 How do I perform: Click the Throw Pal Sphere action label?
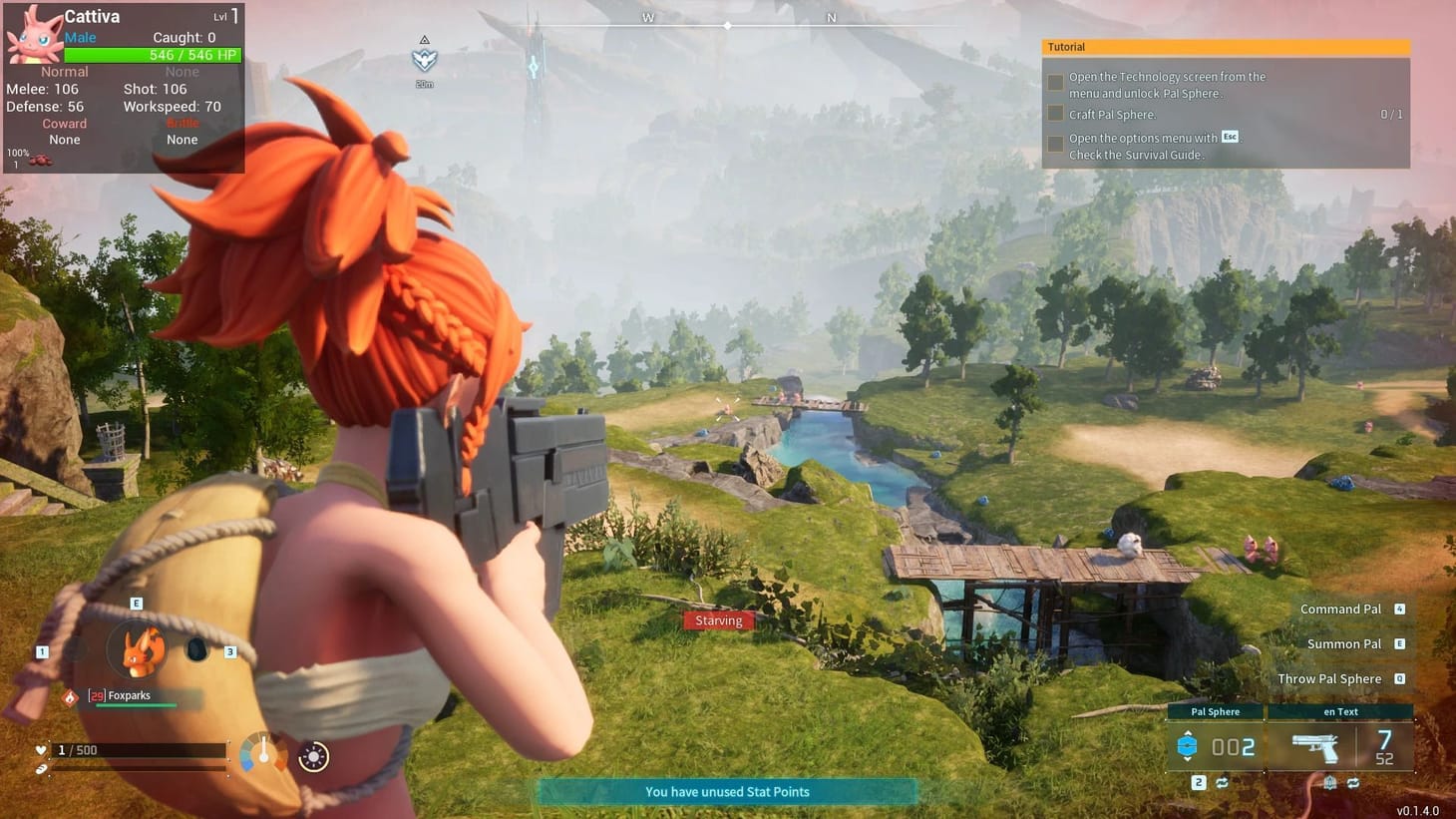(1330, 678)
